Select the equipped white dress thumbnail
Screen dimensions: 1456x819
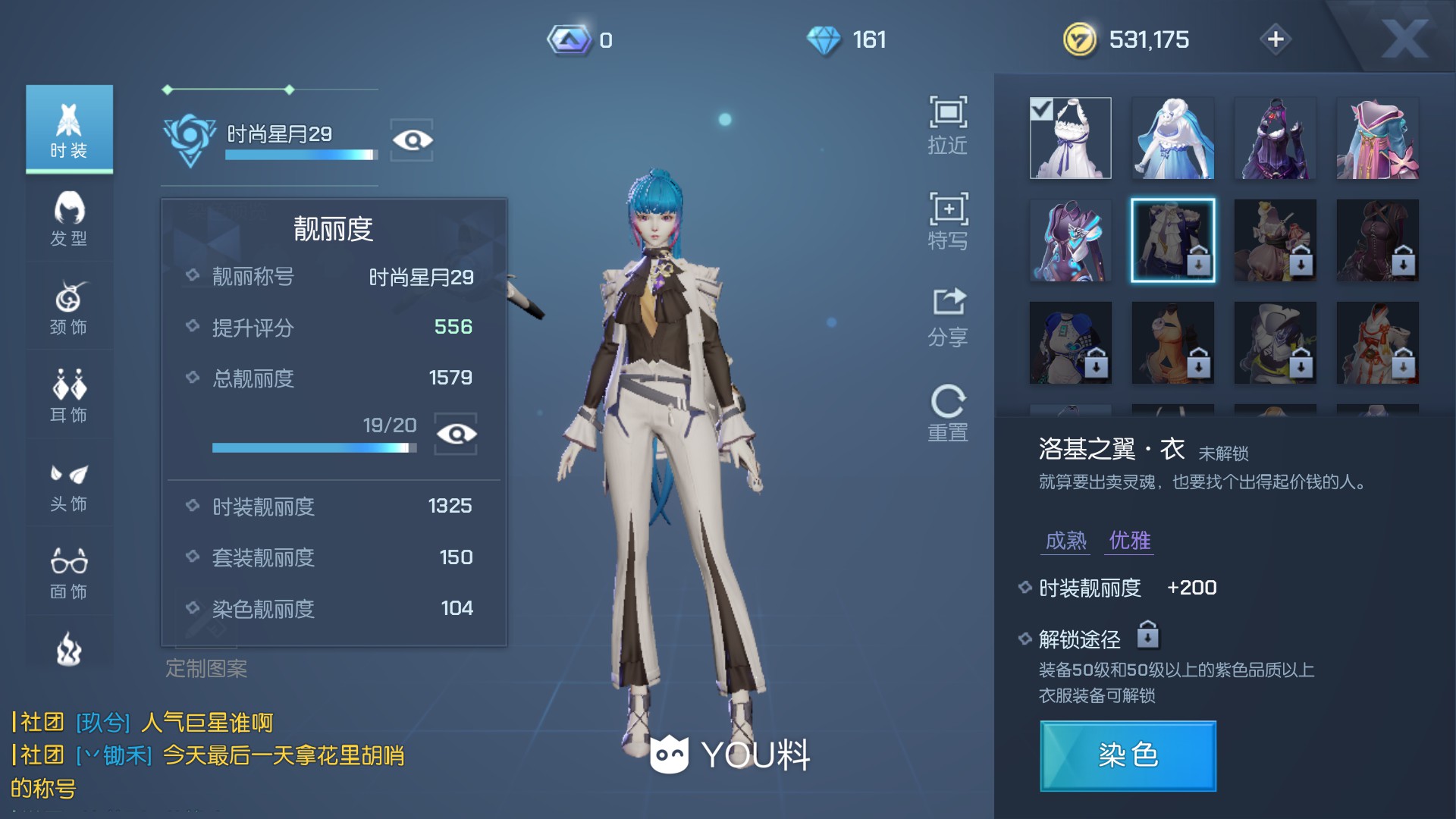pyautogui.click(x=1070, y=138)
